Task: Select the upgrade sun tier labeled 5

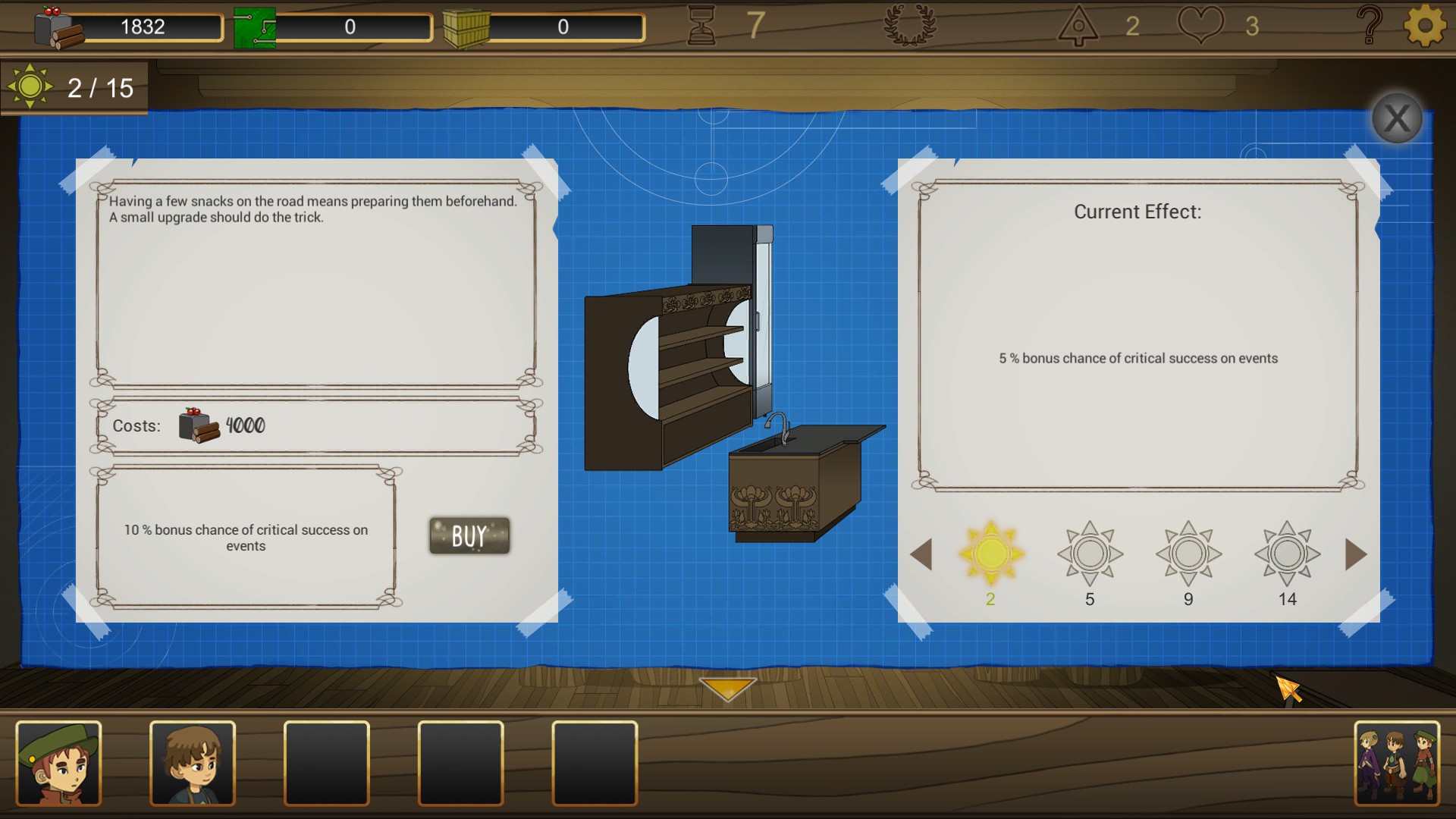Action: click(1090, 554)
